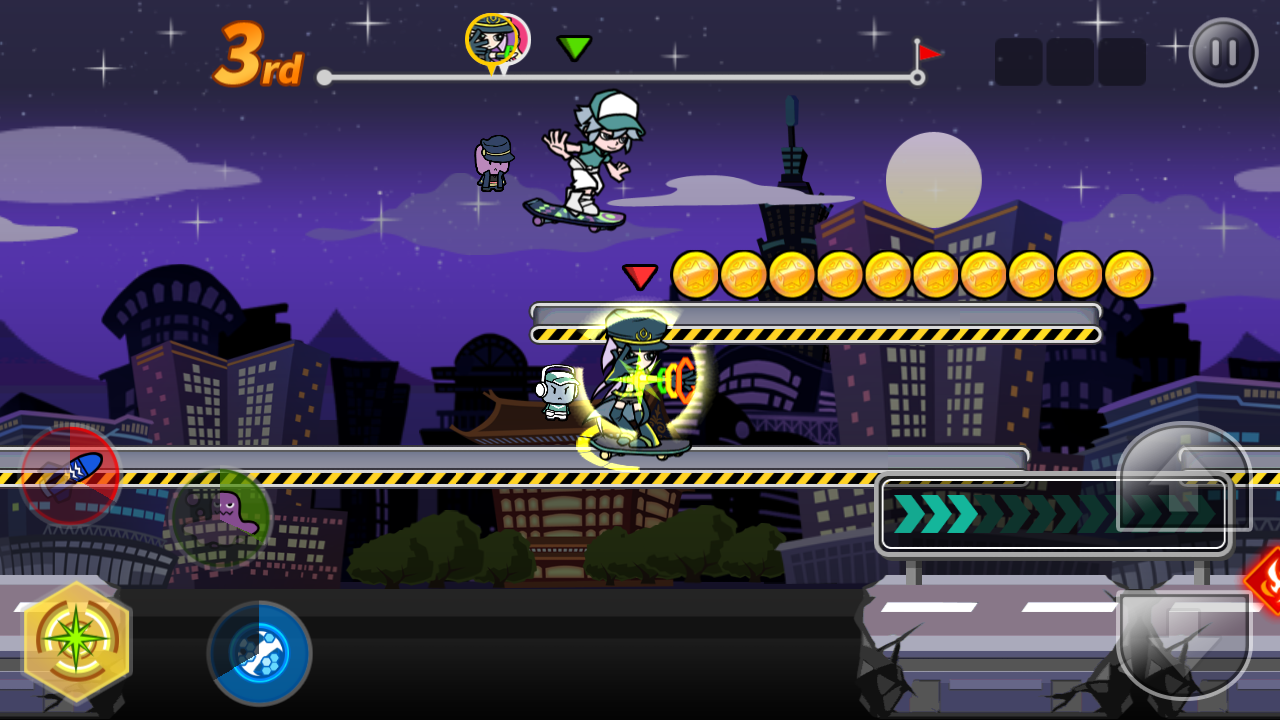
Task: Fire the blue rocket item
Action: click(x=70, y=476)
